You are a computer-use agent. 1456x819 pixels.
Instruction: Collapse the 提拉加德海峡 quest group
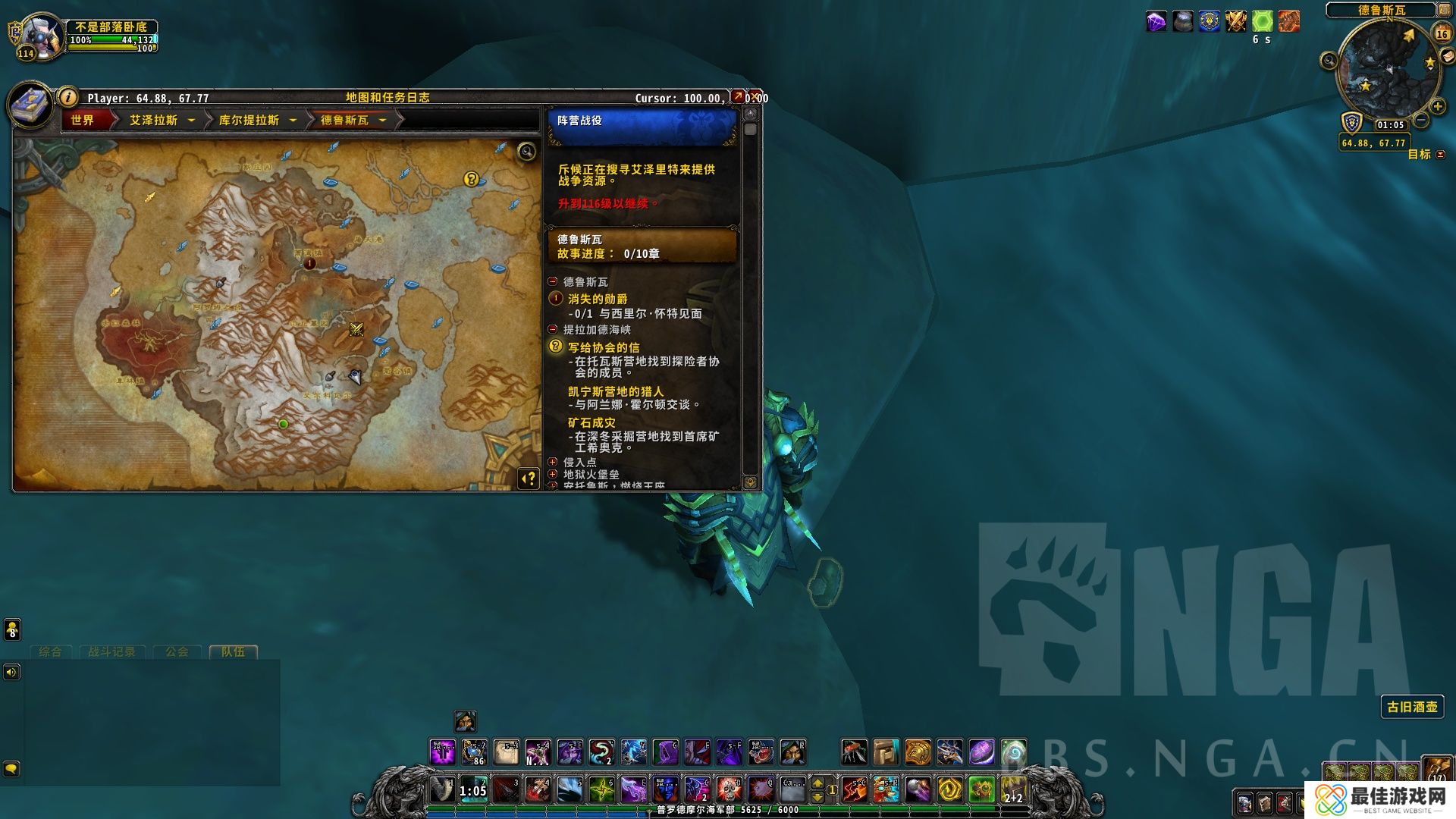(x=553, y=329)
